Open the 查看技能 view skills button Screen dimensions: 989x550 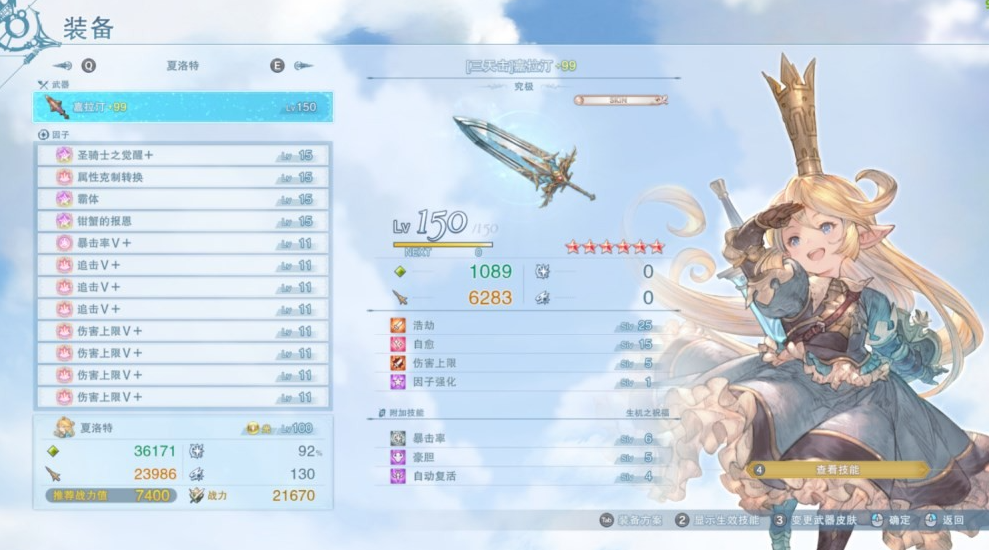tap(838, 469)
